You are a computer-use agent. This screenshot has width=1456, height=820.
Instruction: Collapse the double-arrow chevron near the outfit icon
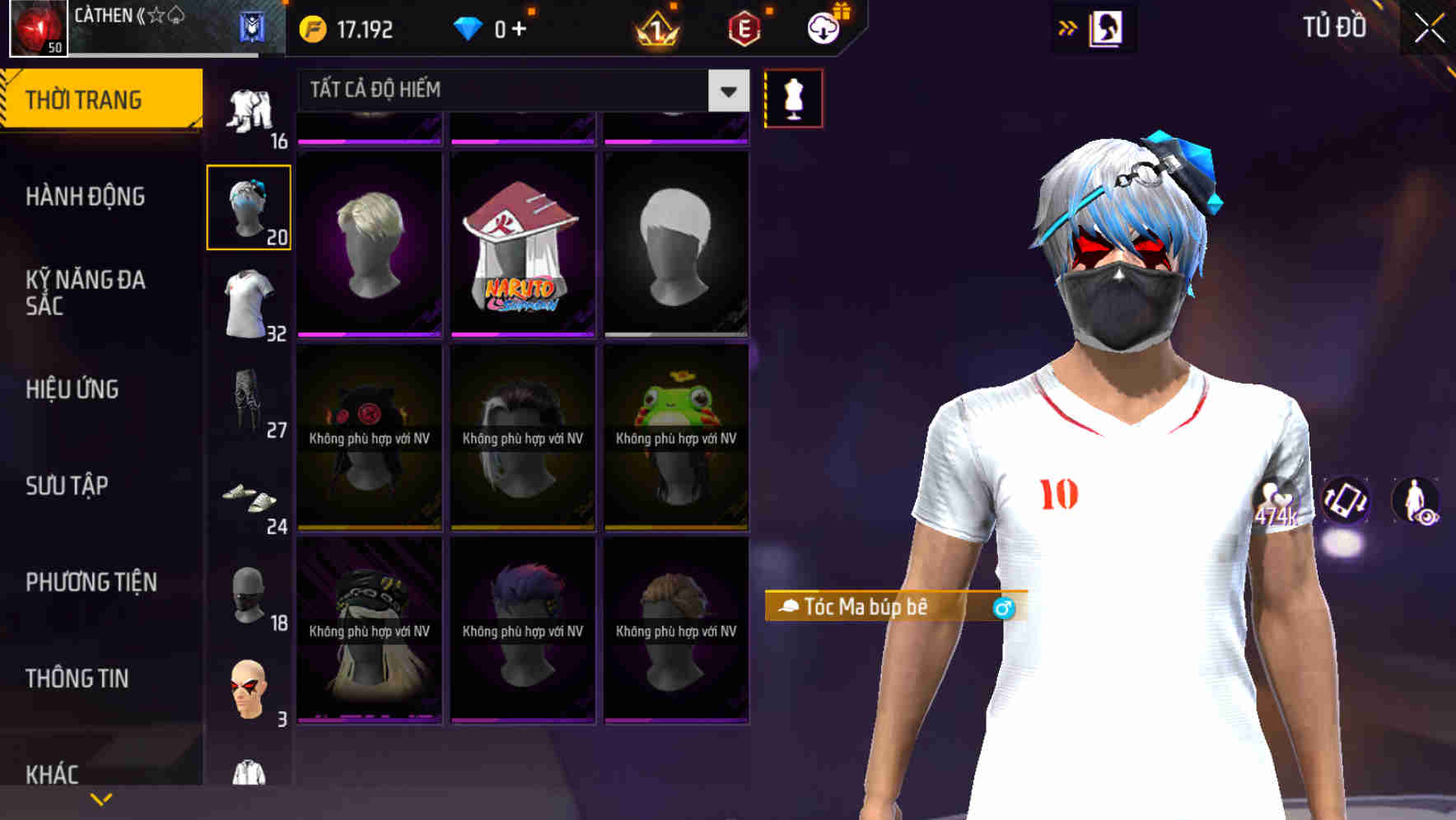click(1068, 26)
